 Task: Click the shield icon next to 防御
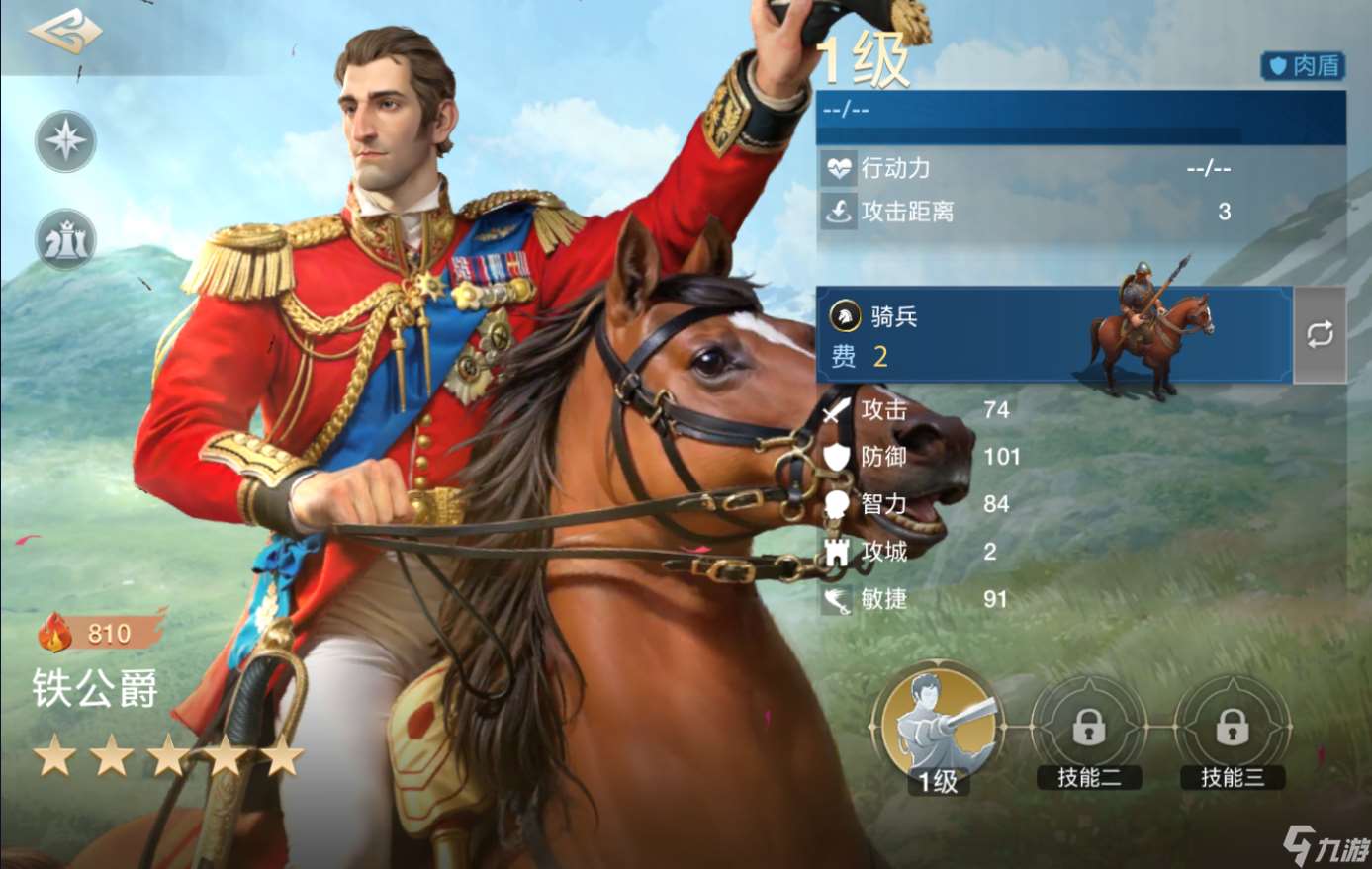tap(837, 457)
